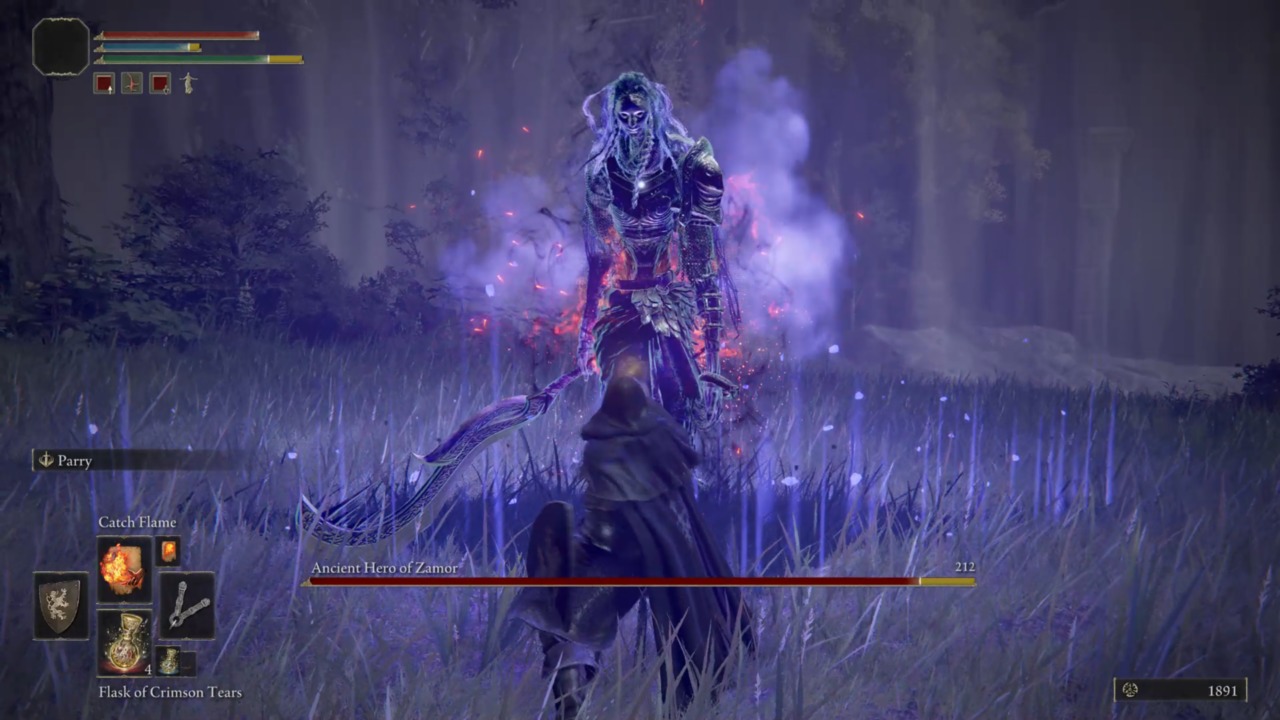The width and height of the screenshot is (1280, 720).
Task: Click the Catch Flame spell name text
Action: (137, 522)
